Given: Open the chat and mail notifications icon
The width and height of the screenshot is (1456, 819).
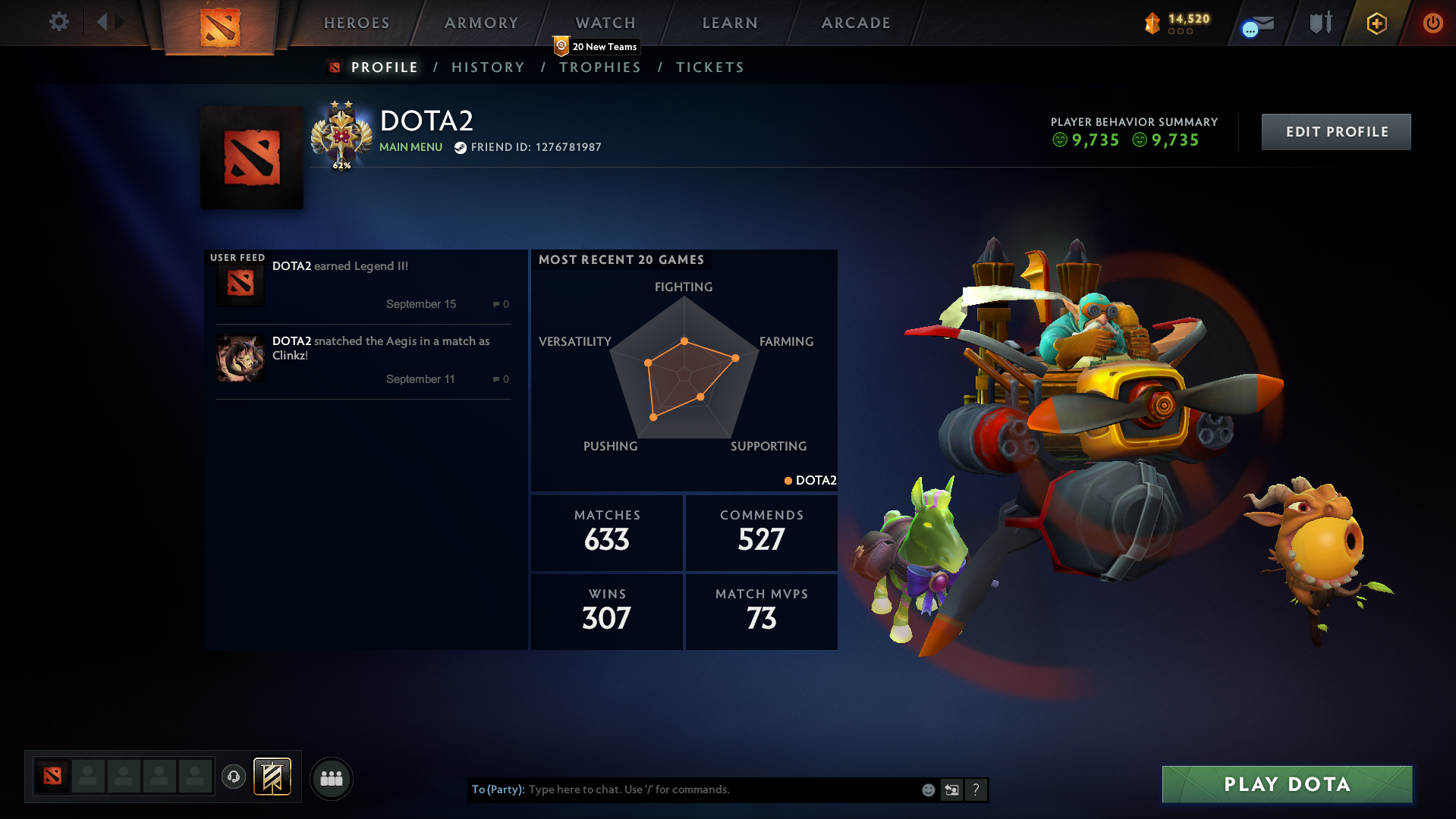Looking at the screenshot, I should click(x=1256, y=23).
